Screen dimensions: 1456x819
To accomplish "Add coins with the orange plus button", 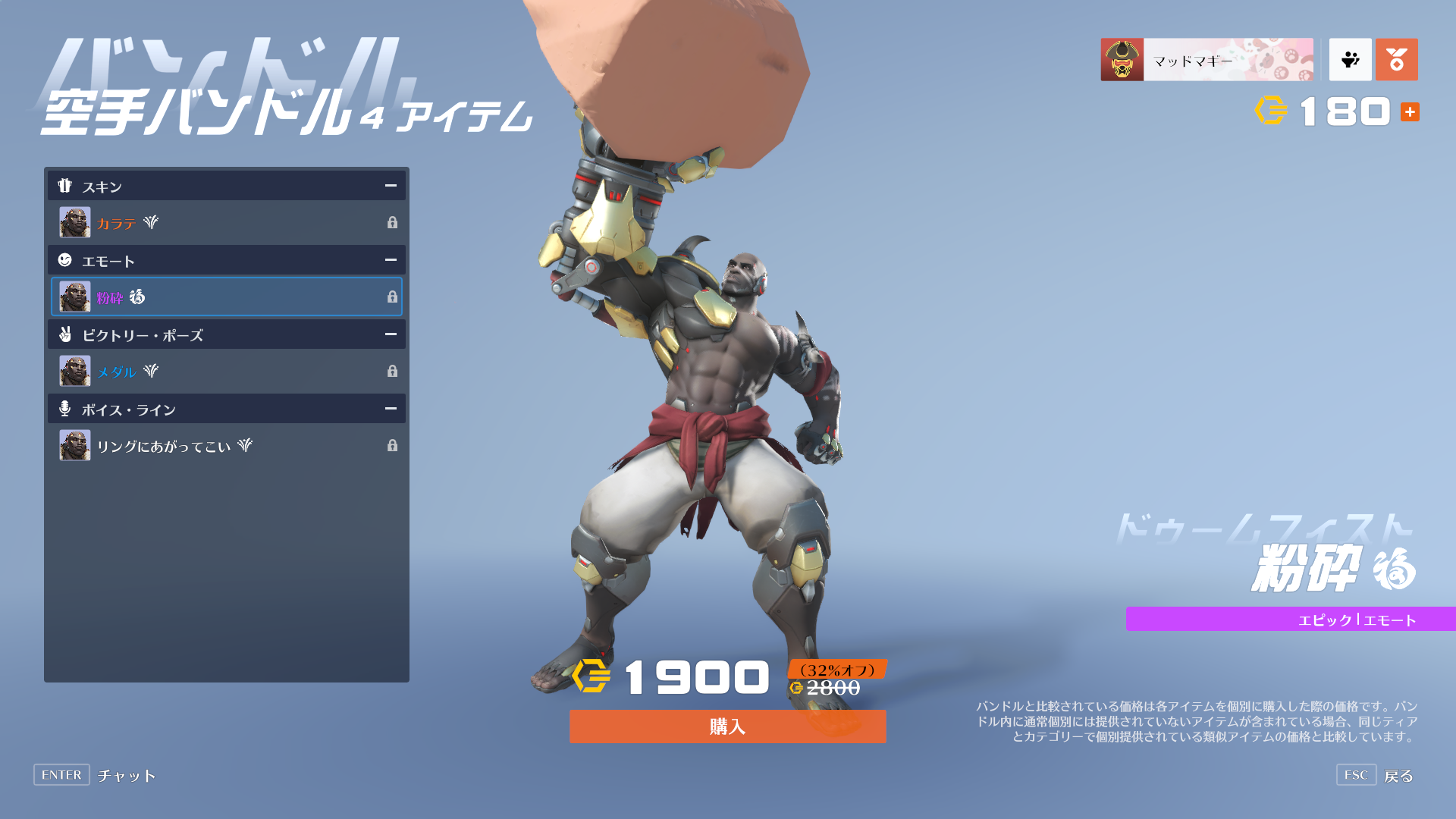I will (x=1410, y=112).
